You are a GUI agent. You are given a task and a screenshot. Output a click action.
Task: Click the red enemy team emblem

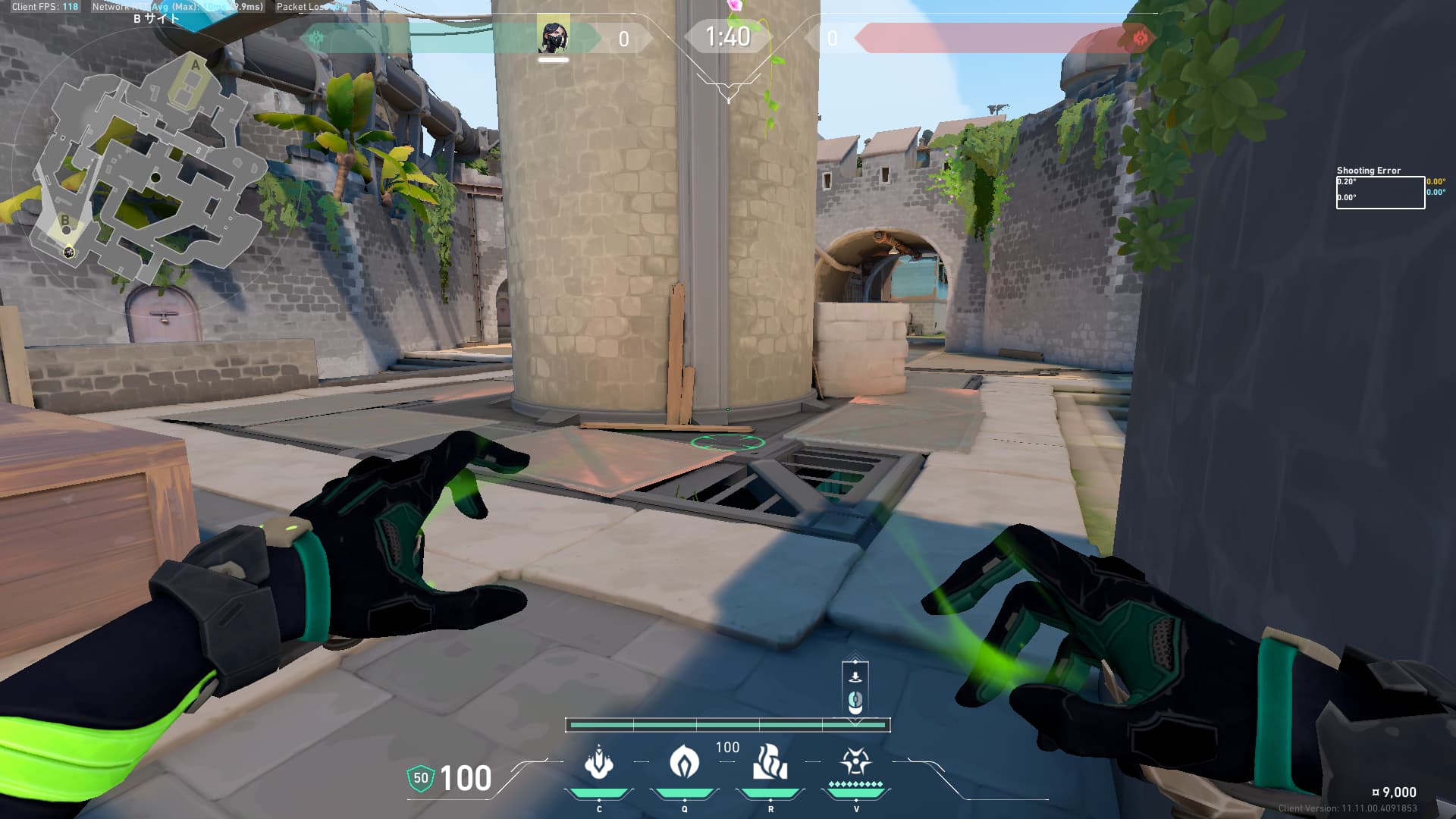[1139, 38]
